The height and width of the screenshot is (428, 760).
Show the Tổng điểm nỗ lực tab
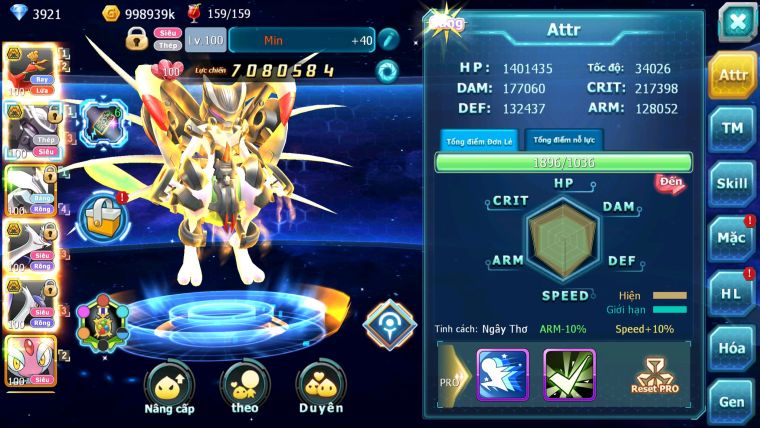(x=565, y=140)
